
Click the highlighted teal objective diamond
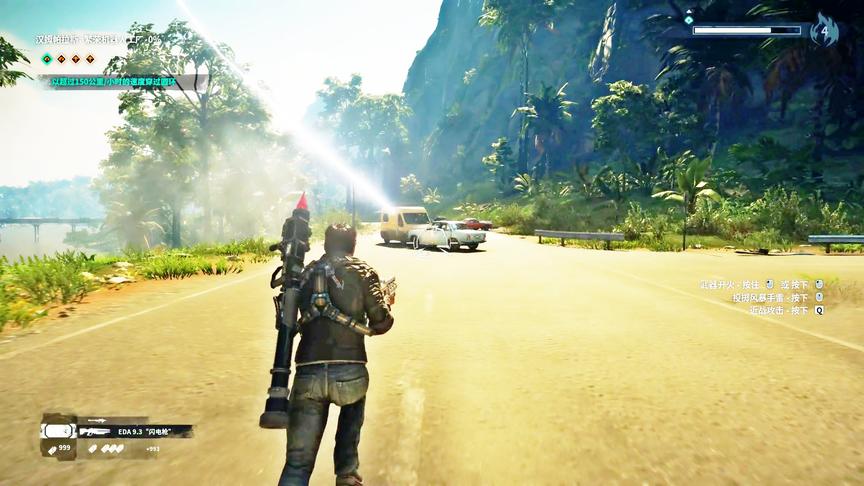(x=47, y=60)
